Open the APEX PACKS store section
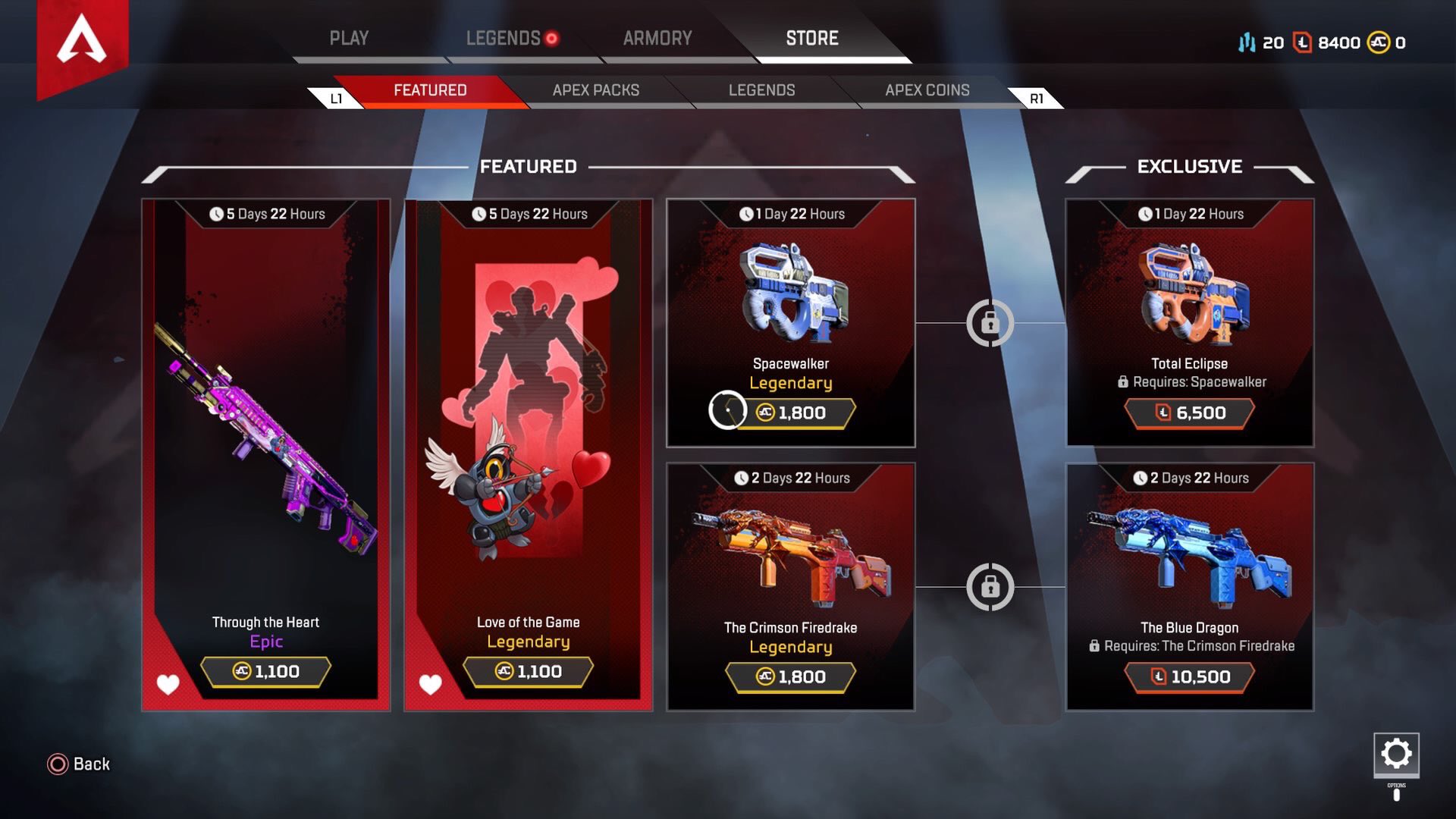 click(597, 89)
